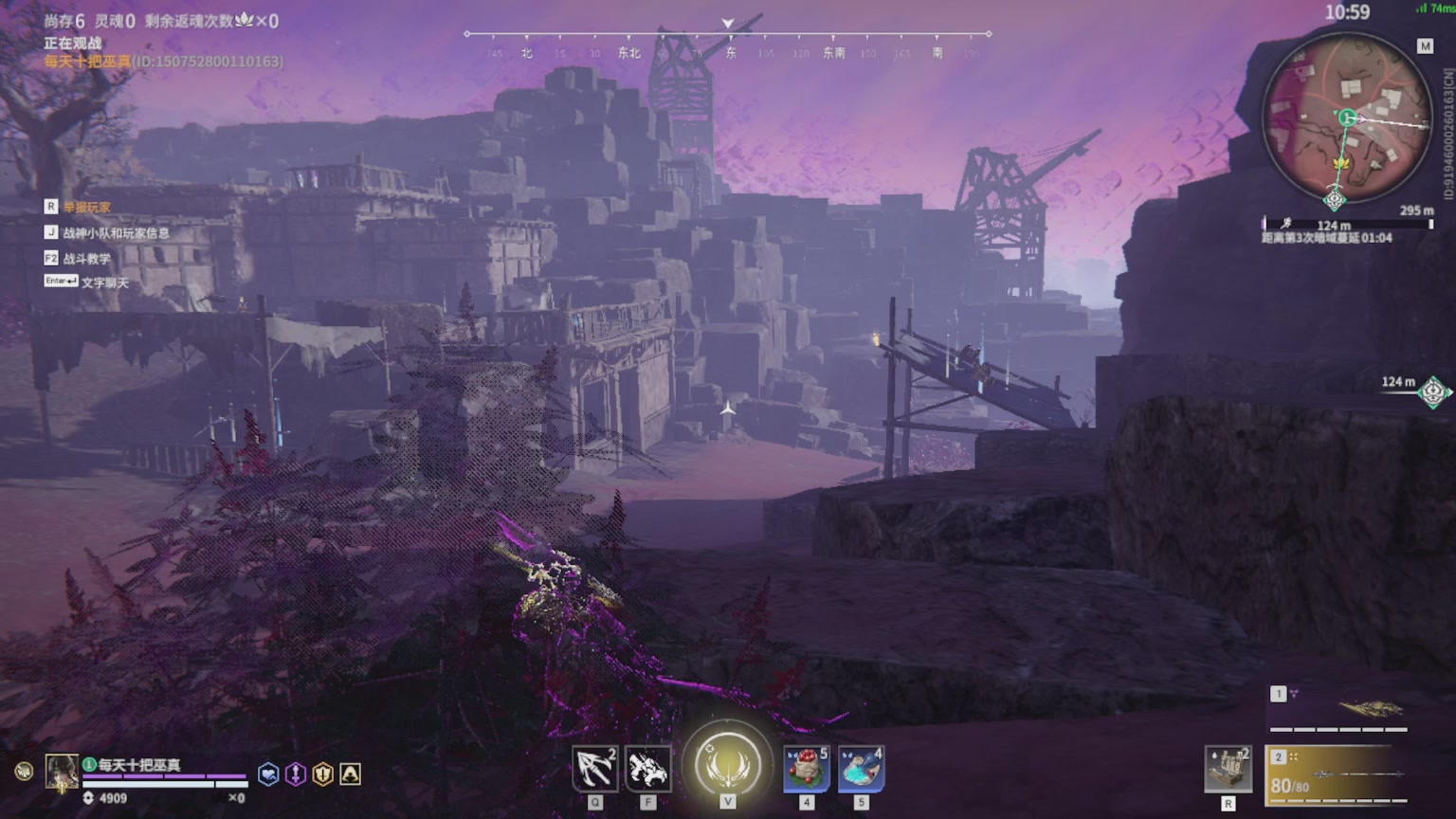Click the spectated player's portrait
1456x819 pixels.
(x=62, y=772)
